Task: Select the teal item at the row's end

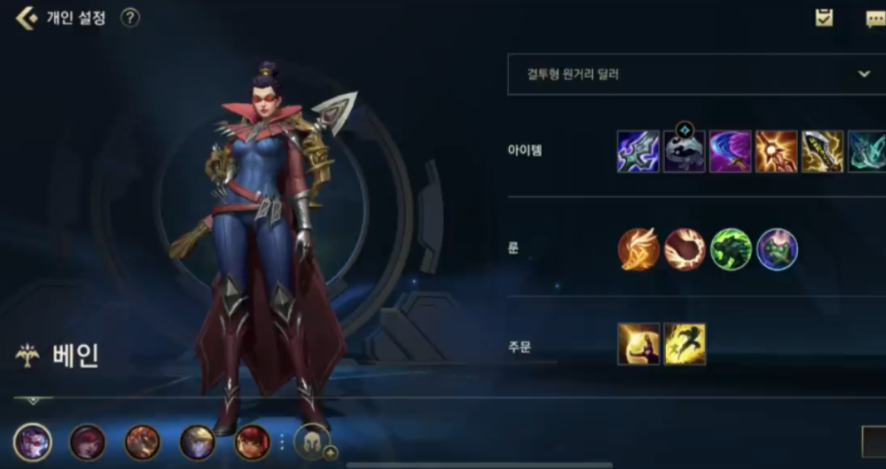Action: click(x=866, y=152)
